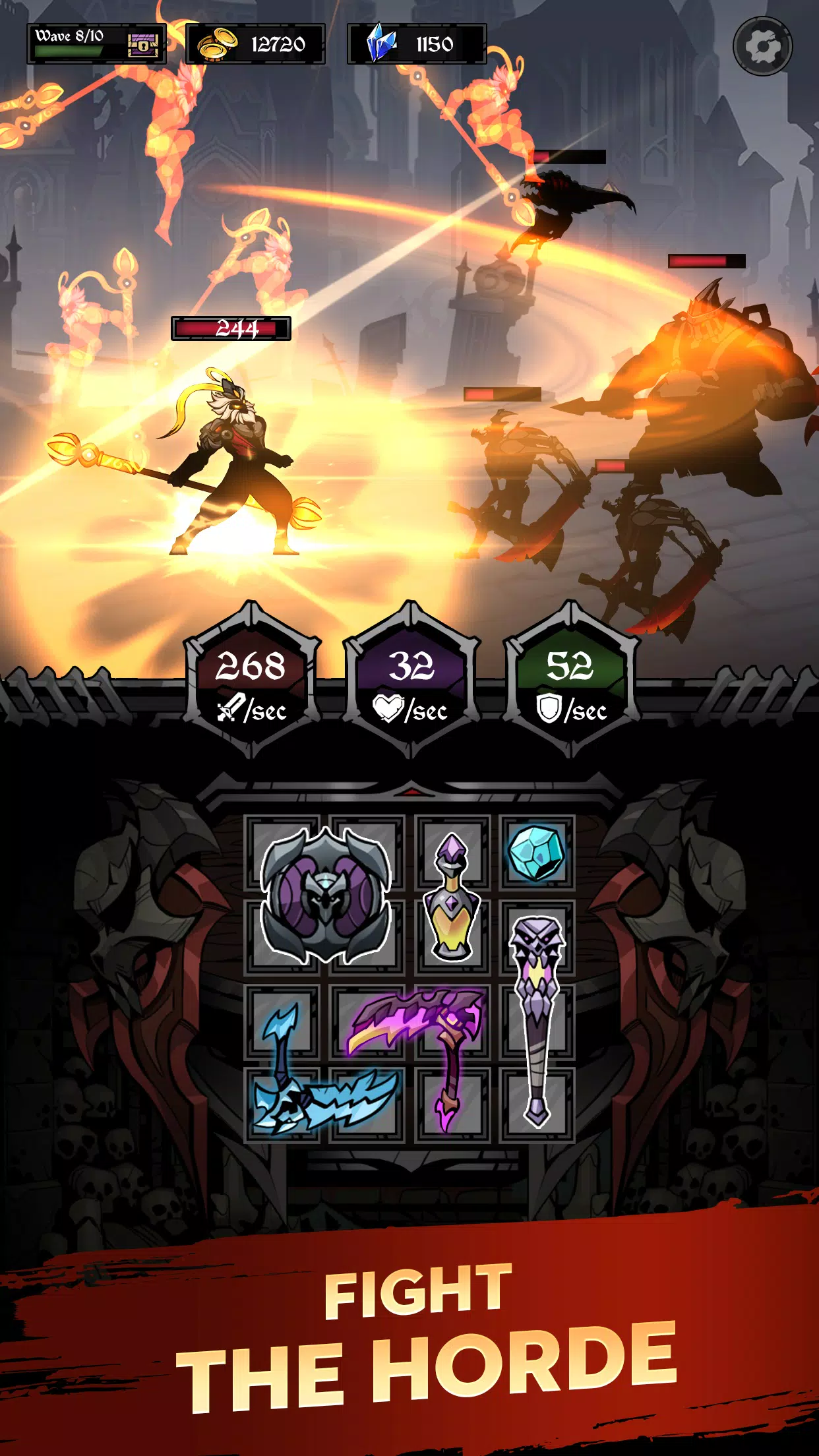Open the settings gear menu
819x1456 pixels.
tap(762, 46)
